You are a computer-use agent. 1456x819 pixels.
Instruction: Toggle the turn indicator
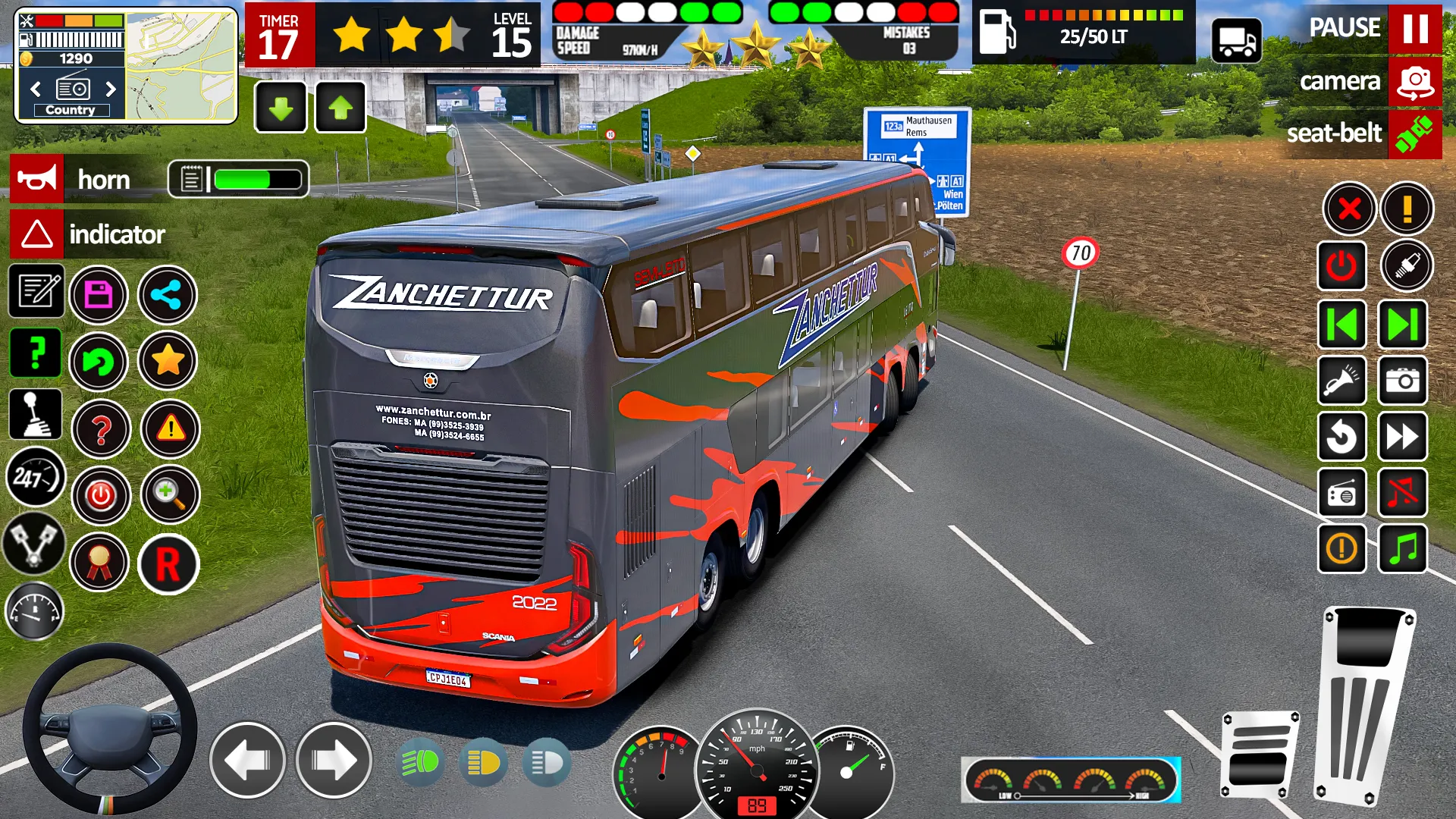(x=36, y=234)
